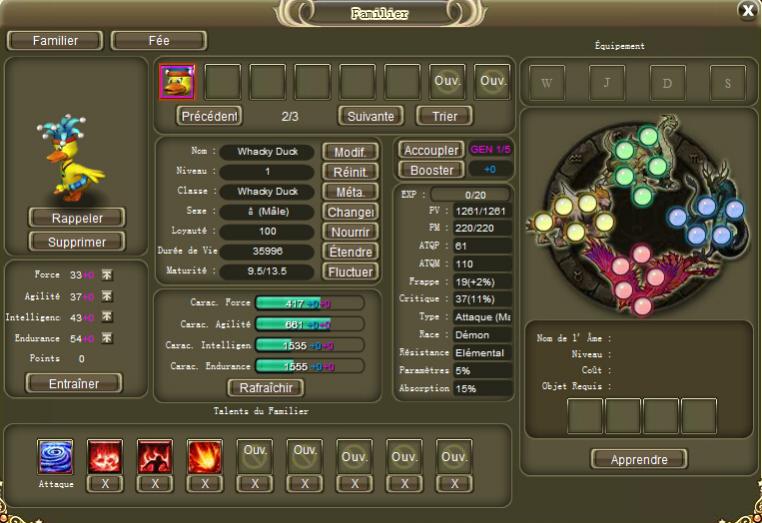
Task: Rename pet using Modif. button
Action: (349, 152)
